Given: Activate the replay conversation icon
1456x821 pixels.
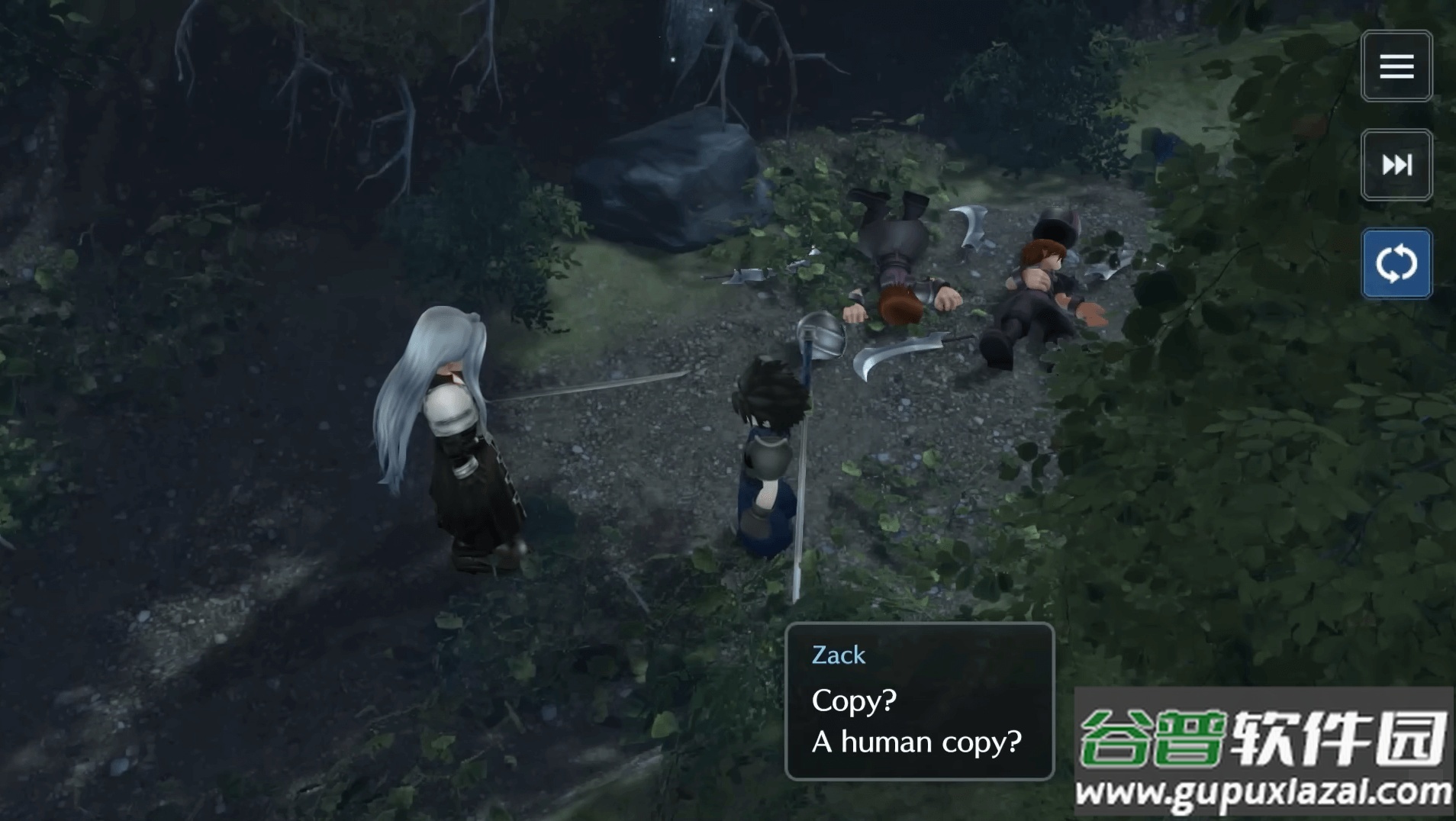Looking at the screenshot, I should point(1396,263).
